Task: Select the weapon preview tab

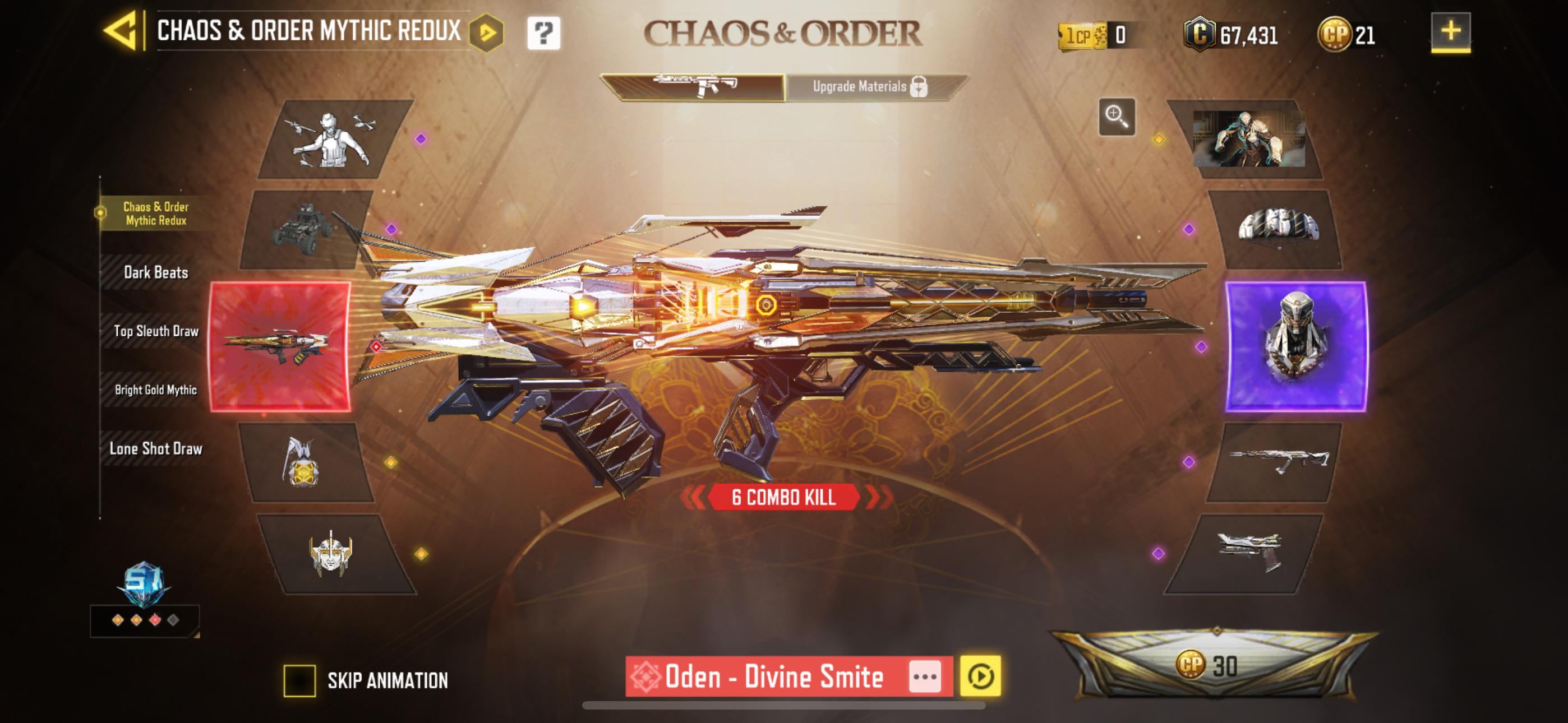Action: coord(694,87)
